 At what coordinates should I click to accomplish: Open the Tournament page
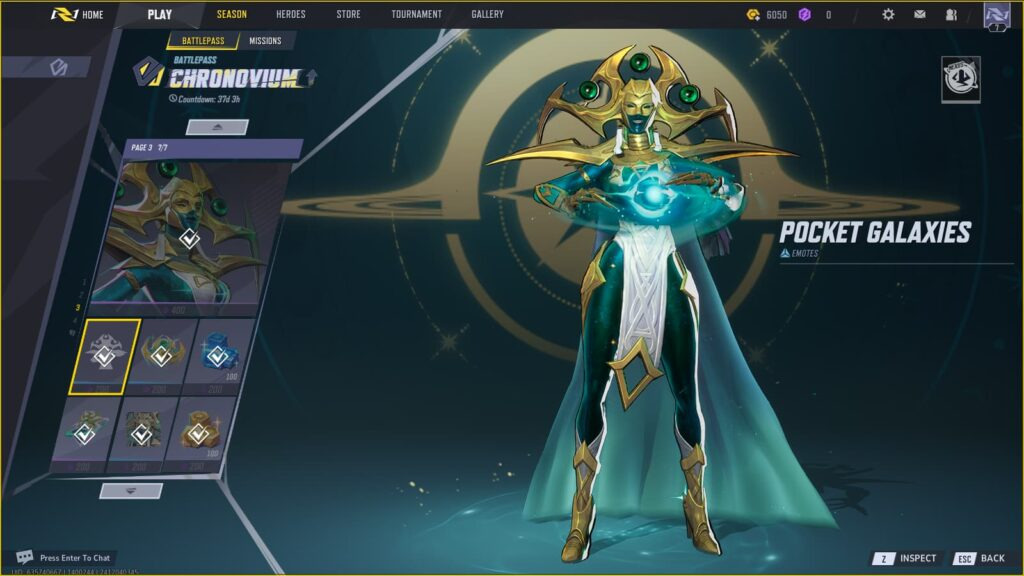pyautogui.click(x=416, y=15)
